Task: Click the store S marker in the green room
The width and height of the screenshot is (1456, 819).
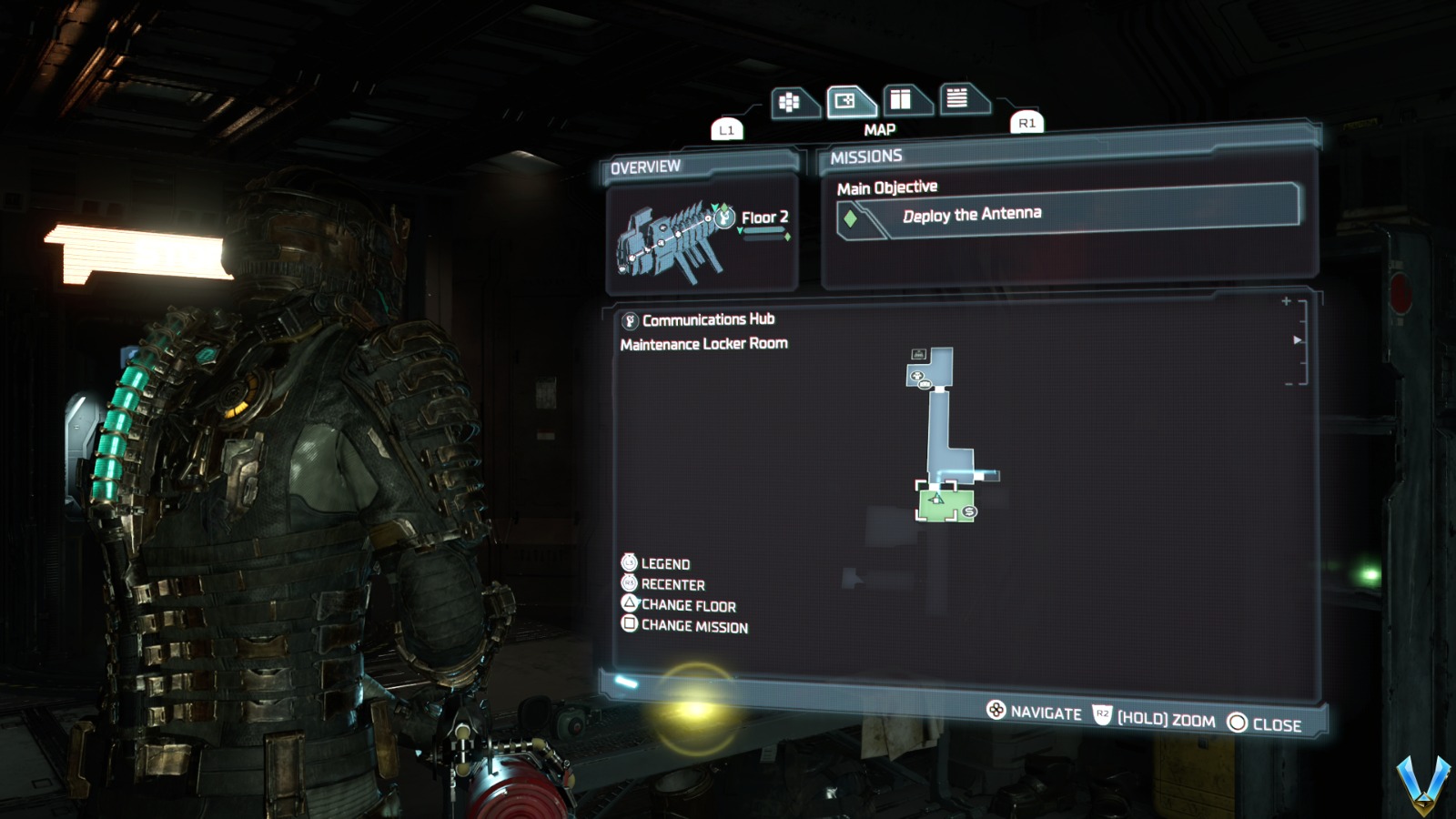Action: pyautogui.click(x=968, y=511)
